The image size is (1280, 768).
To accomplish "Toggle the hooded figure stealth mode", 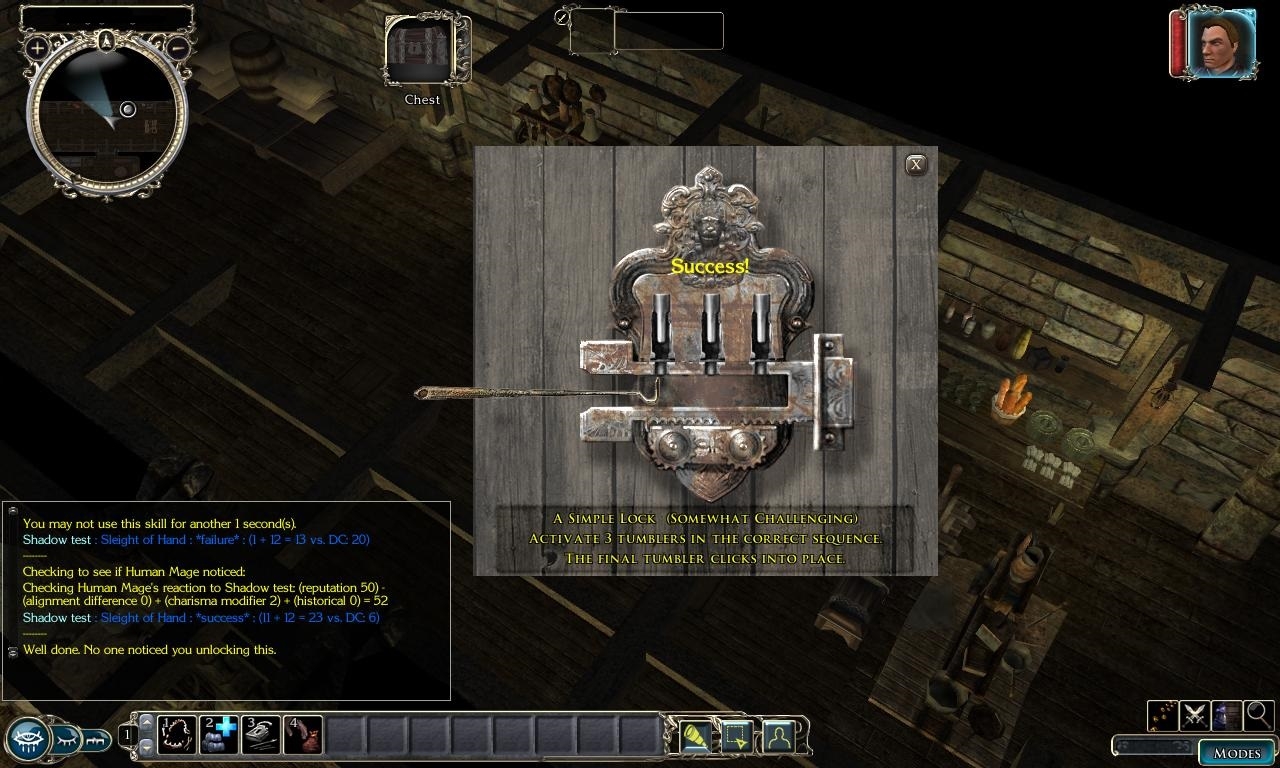I will coord(1226,715).
